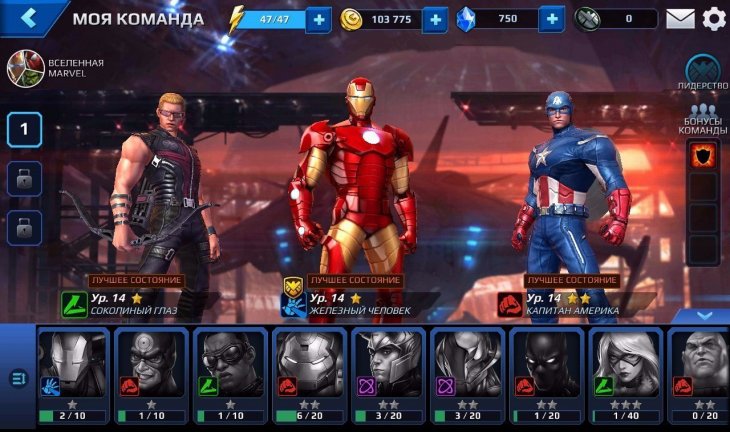Open settings with the gear icon
The image size is (730, 432).
pyautogui.click(x=713, y=19)
